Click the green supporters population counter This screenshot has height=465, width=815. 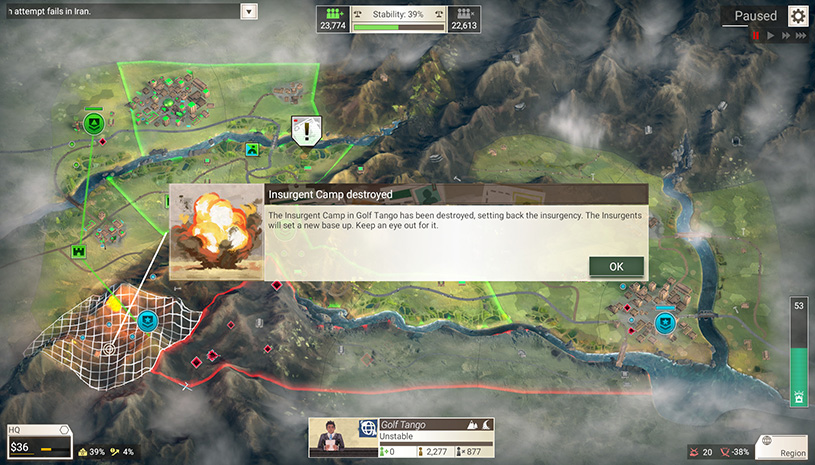pyautogui.click(x=332, y=19)
